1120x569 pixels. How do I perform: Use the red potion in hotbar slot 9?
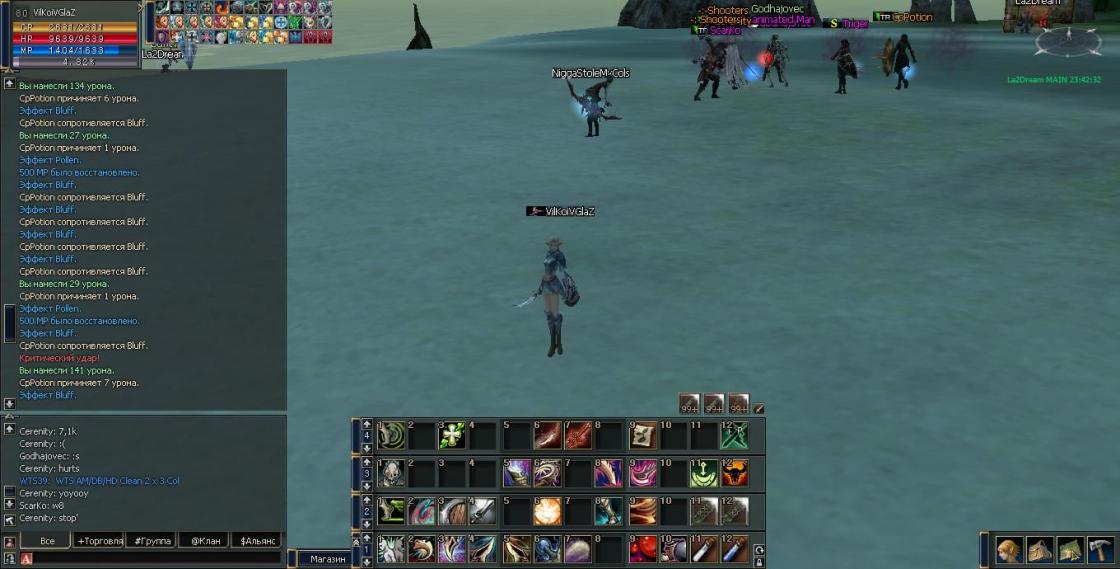642,548
